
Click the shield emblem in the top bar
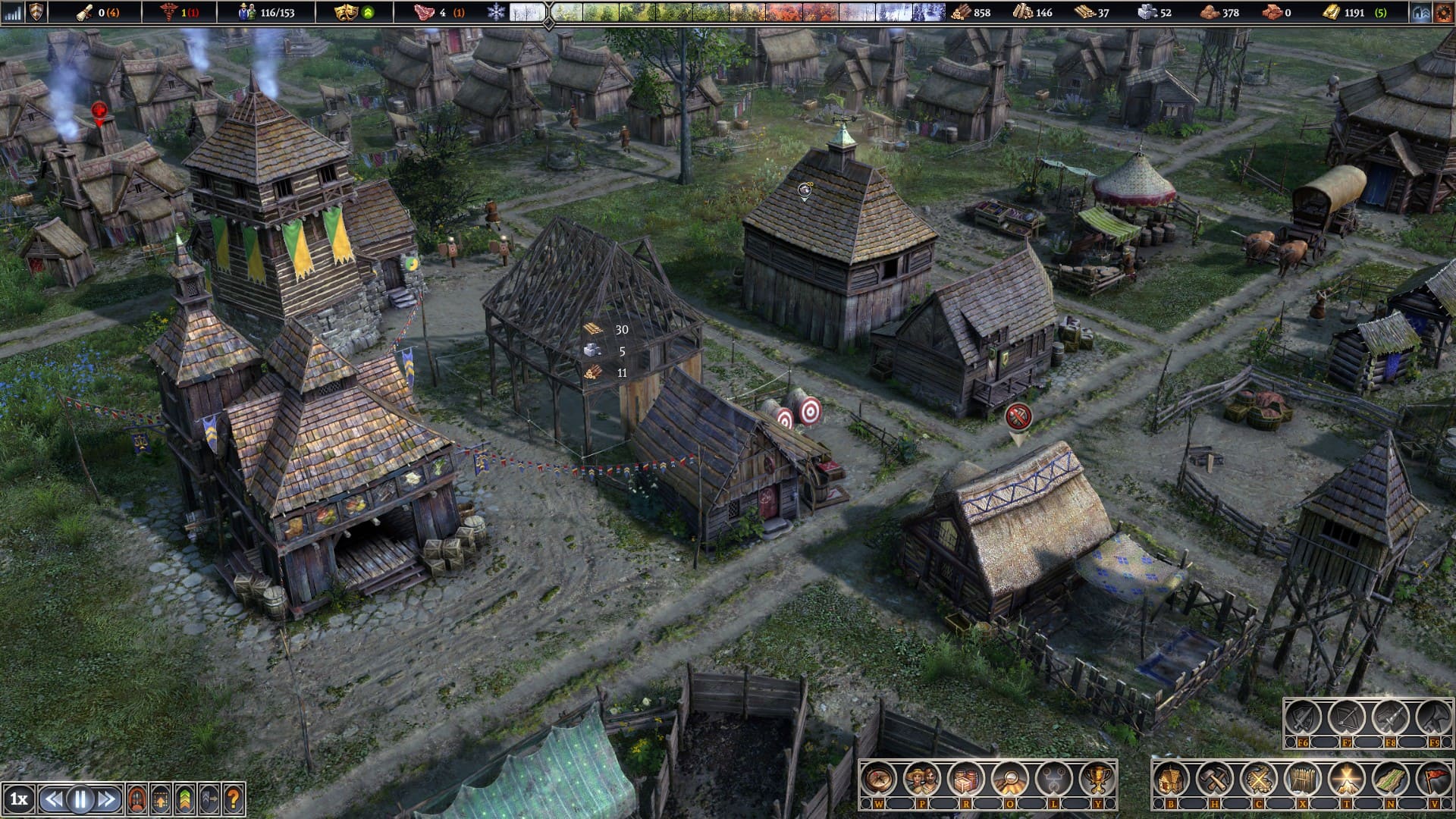coord(36,12)
